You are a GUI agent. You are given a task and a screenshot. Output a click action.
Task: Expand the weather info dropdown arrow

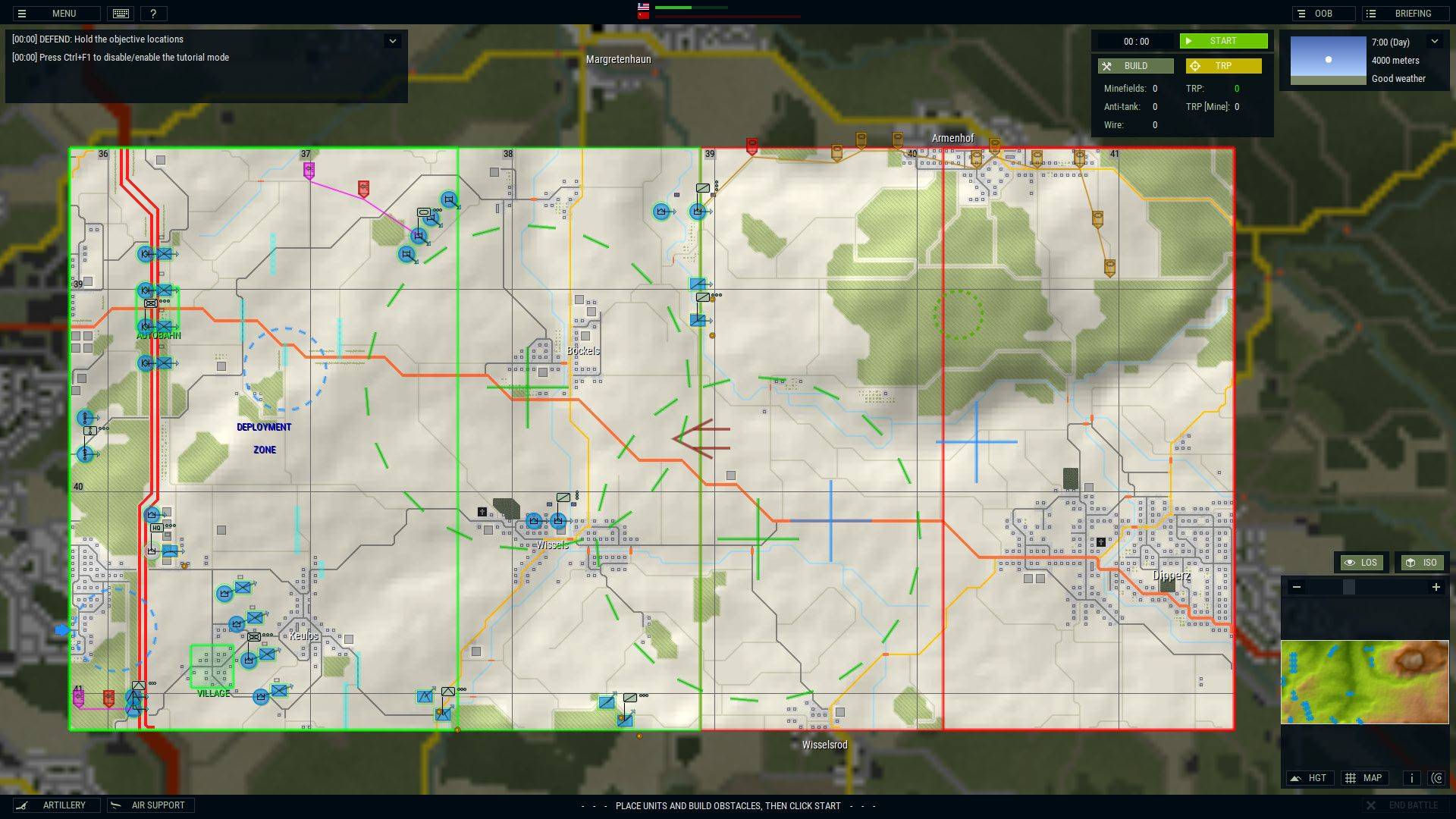click(x=1434, y=42)
